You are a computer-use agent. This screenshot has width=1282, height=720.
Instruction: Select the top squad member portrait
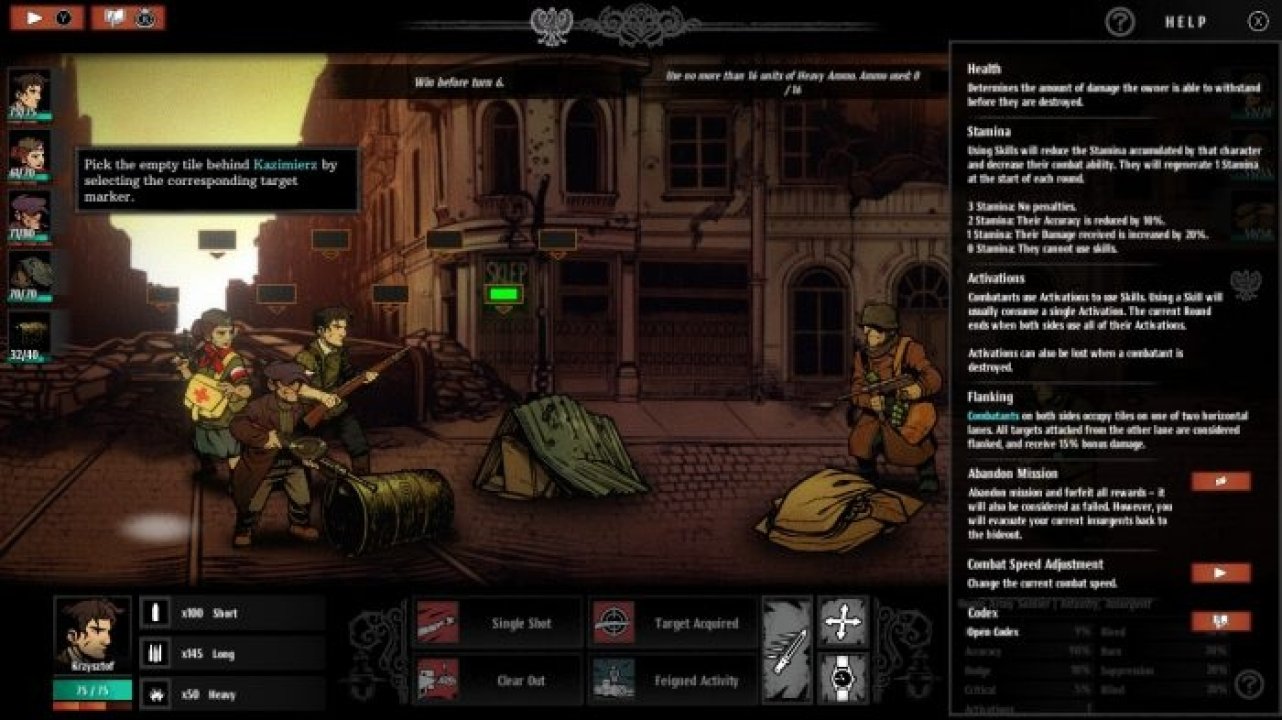[29, 92]
